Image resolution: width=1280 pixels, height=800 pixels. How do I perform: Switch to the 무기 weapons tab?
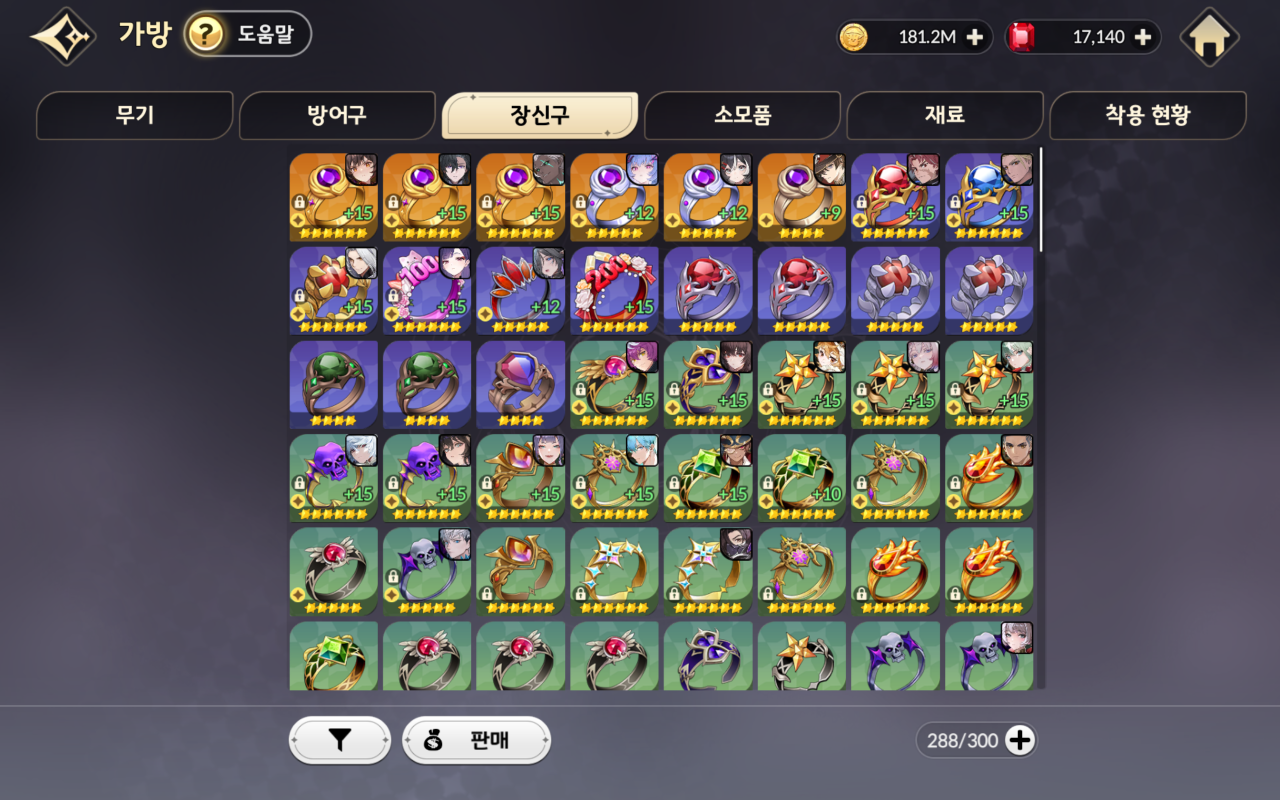point(135,115)
